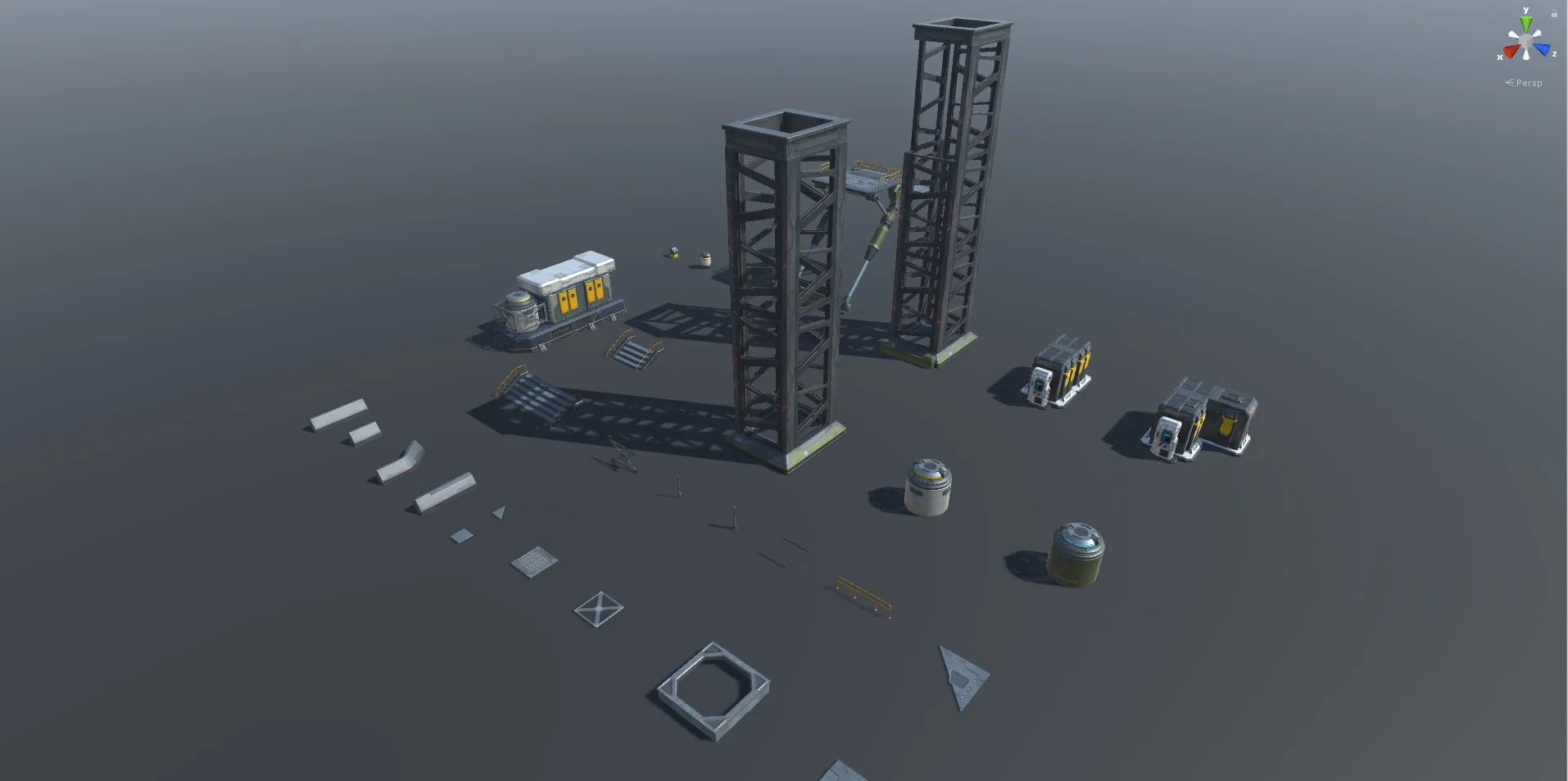The width and height of the screenshot is (1568, 781).
Task: Select the red X axis cone of the gizmo
Action: (1511, 51)
